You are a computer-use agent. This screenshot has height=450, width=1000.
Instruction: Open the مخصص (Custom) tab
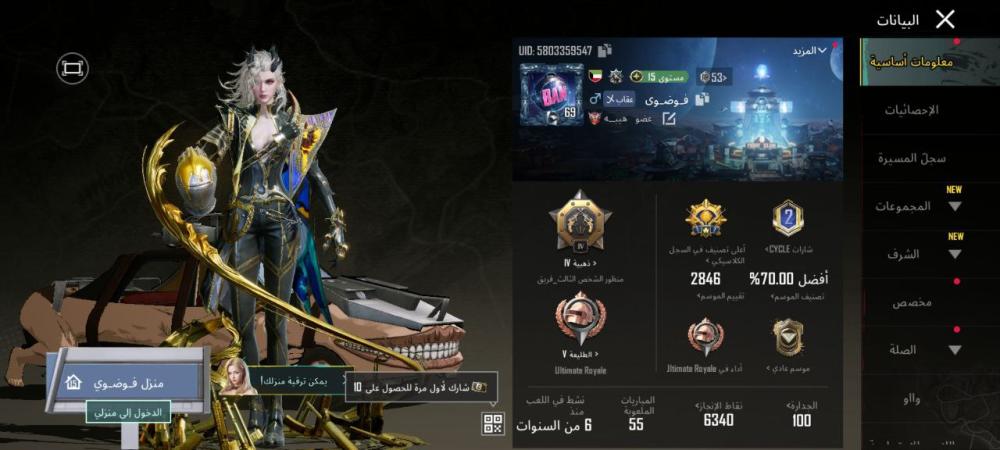(912, 302)
